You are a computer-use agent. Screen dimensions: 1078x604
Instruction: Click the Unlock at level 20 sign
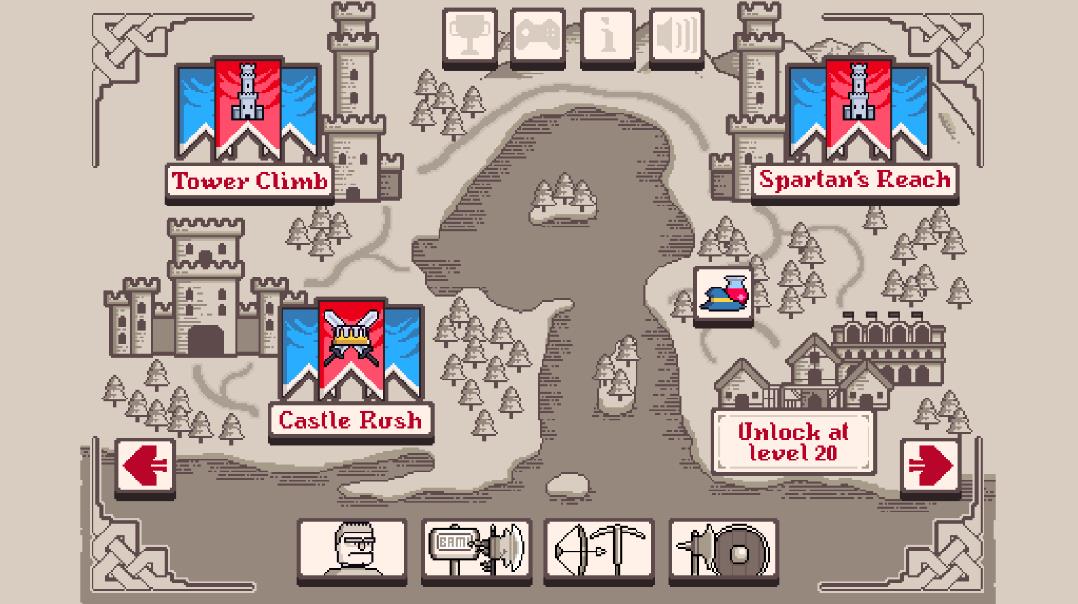[x=793, y=442]
